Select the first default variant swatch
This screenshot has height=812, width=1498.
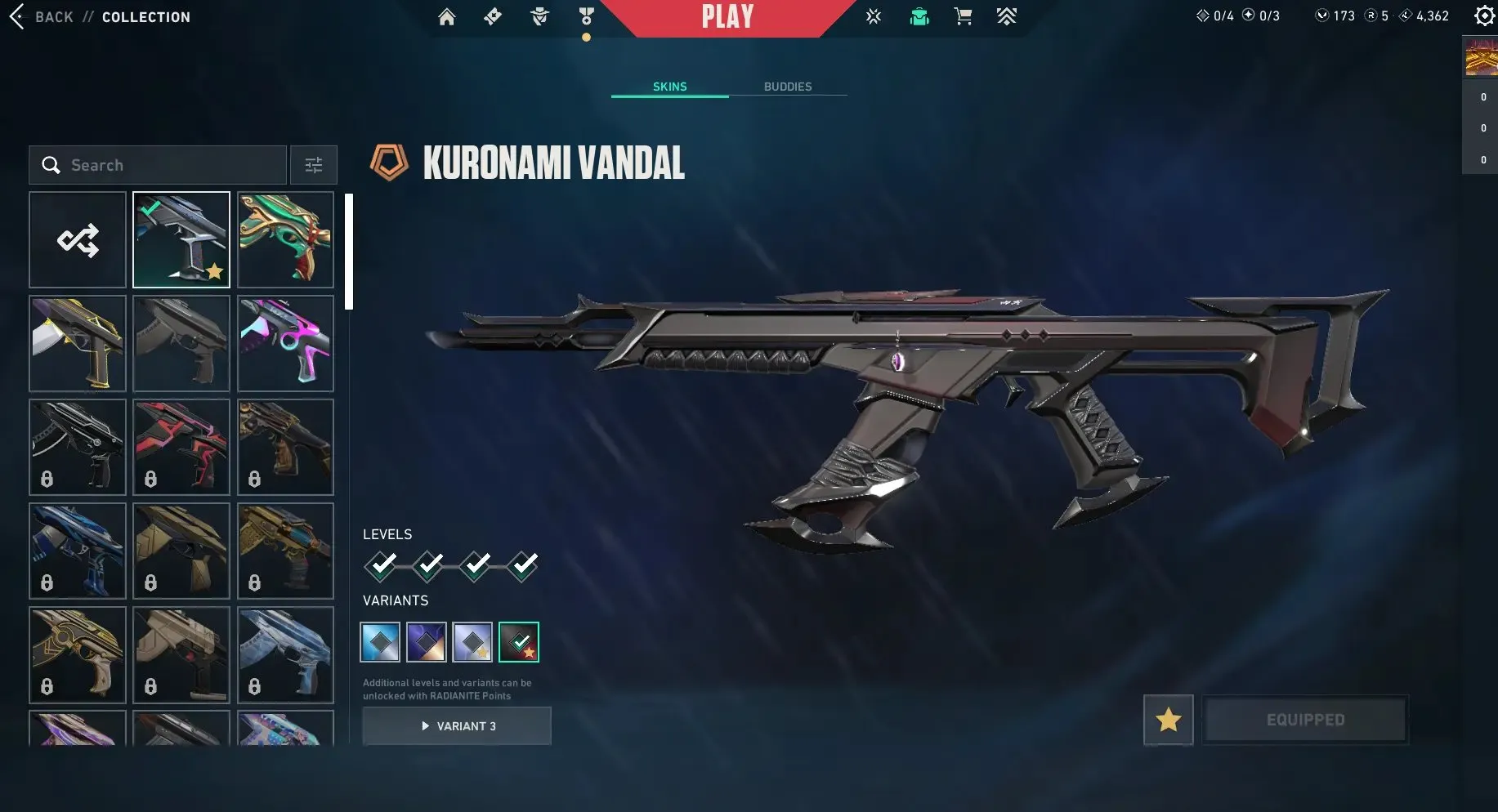[380, 642]
